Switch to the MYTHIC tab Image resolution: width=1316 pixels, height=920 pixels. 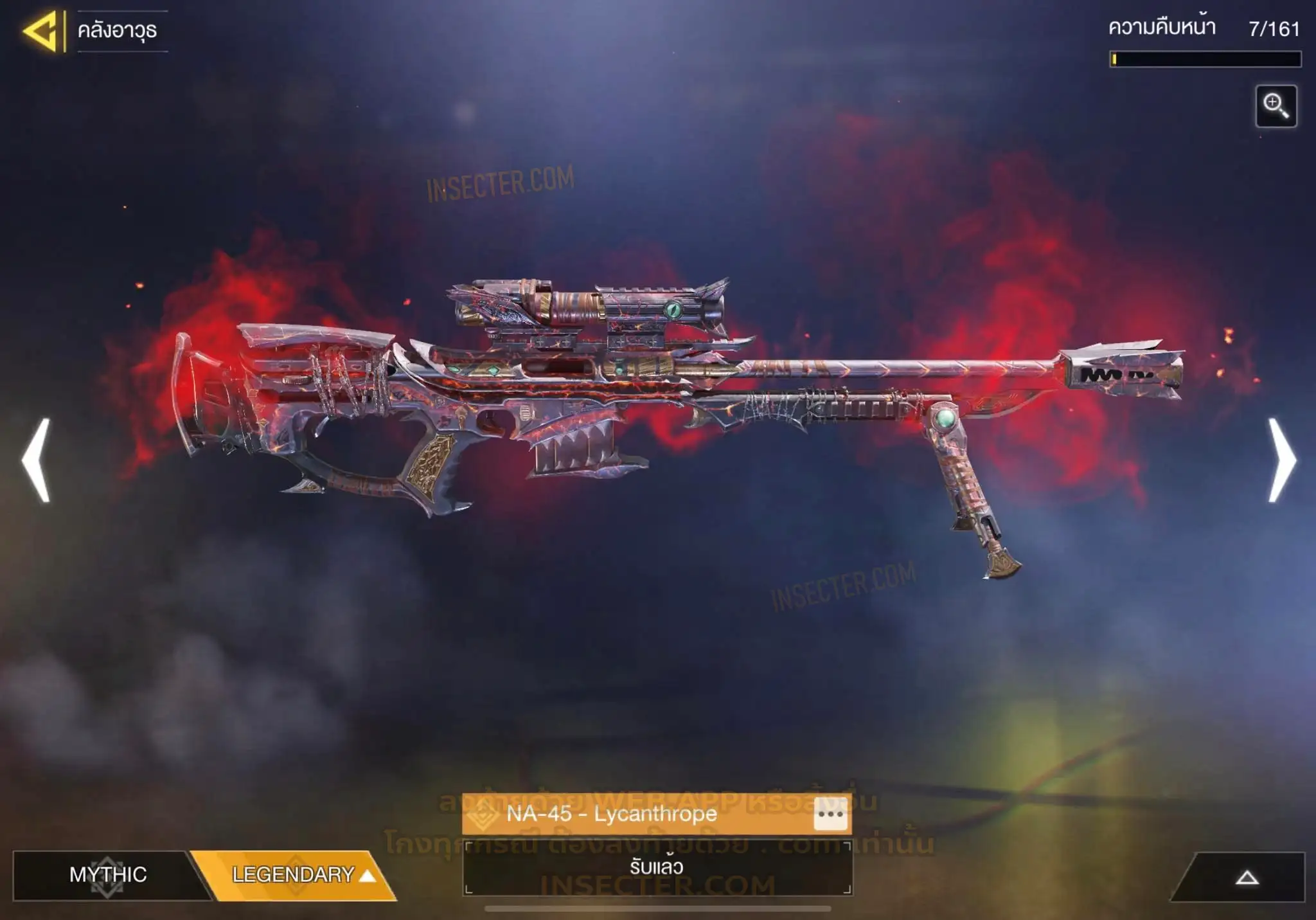(x=107, y=874)
